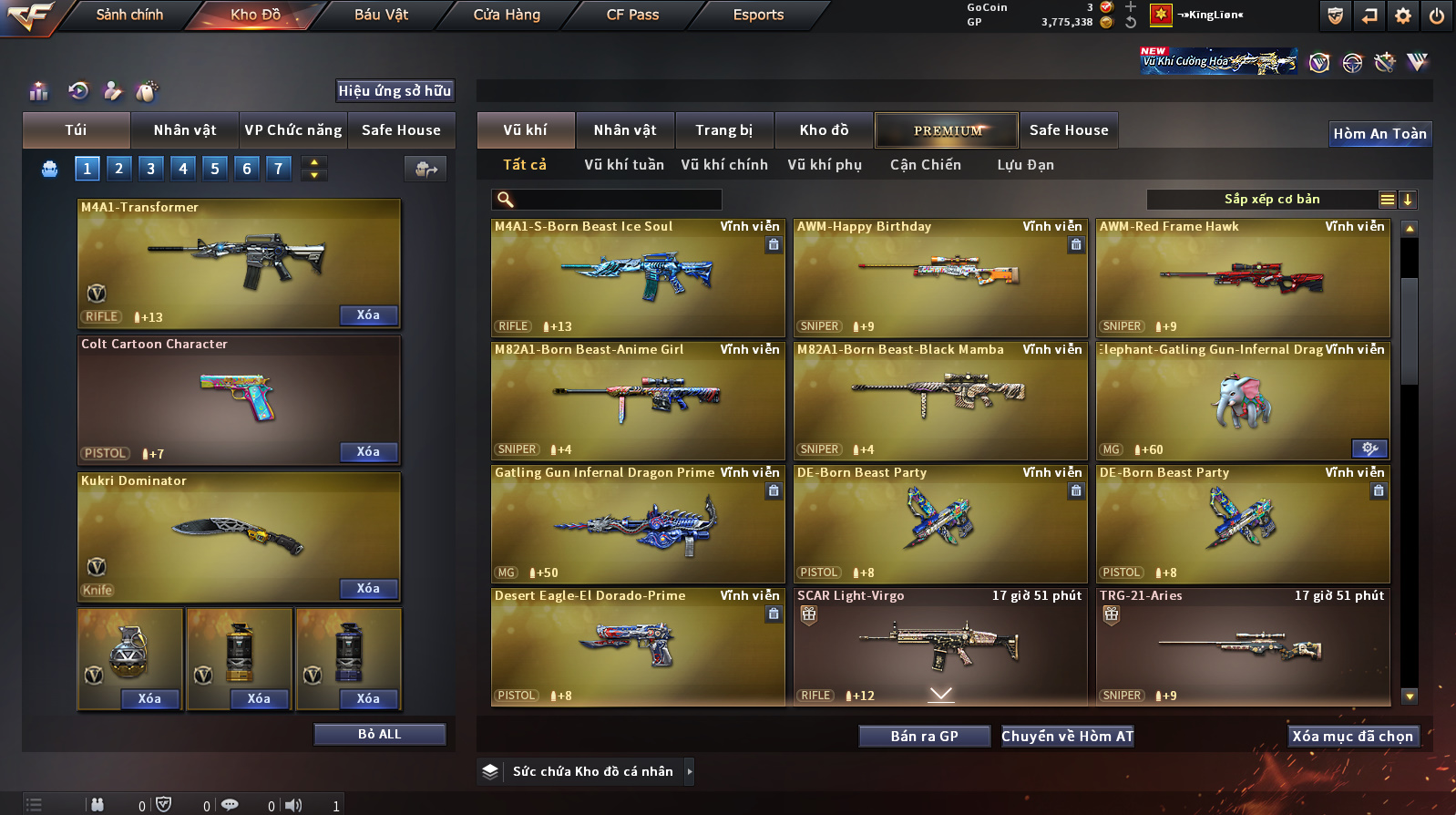Open Hiệu ứng sở hữu

[x=395, y=91]
